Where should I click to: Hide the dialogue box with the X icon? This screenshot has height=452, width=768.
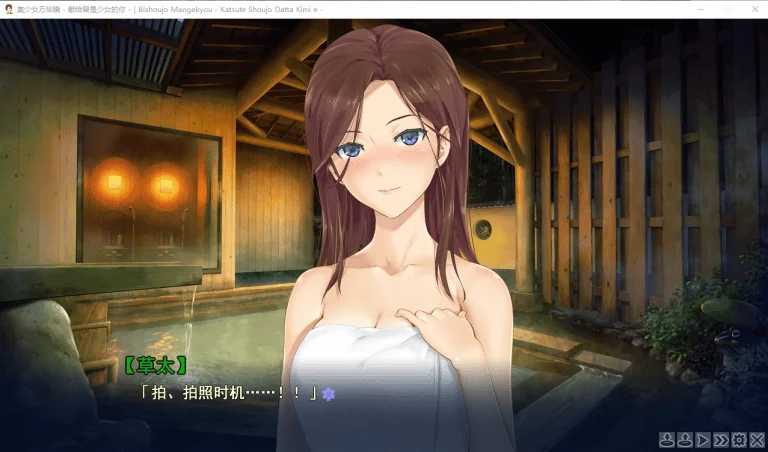pyautogui.click(x=756, y=439)
